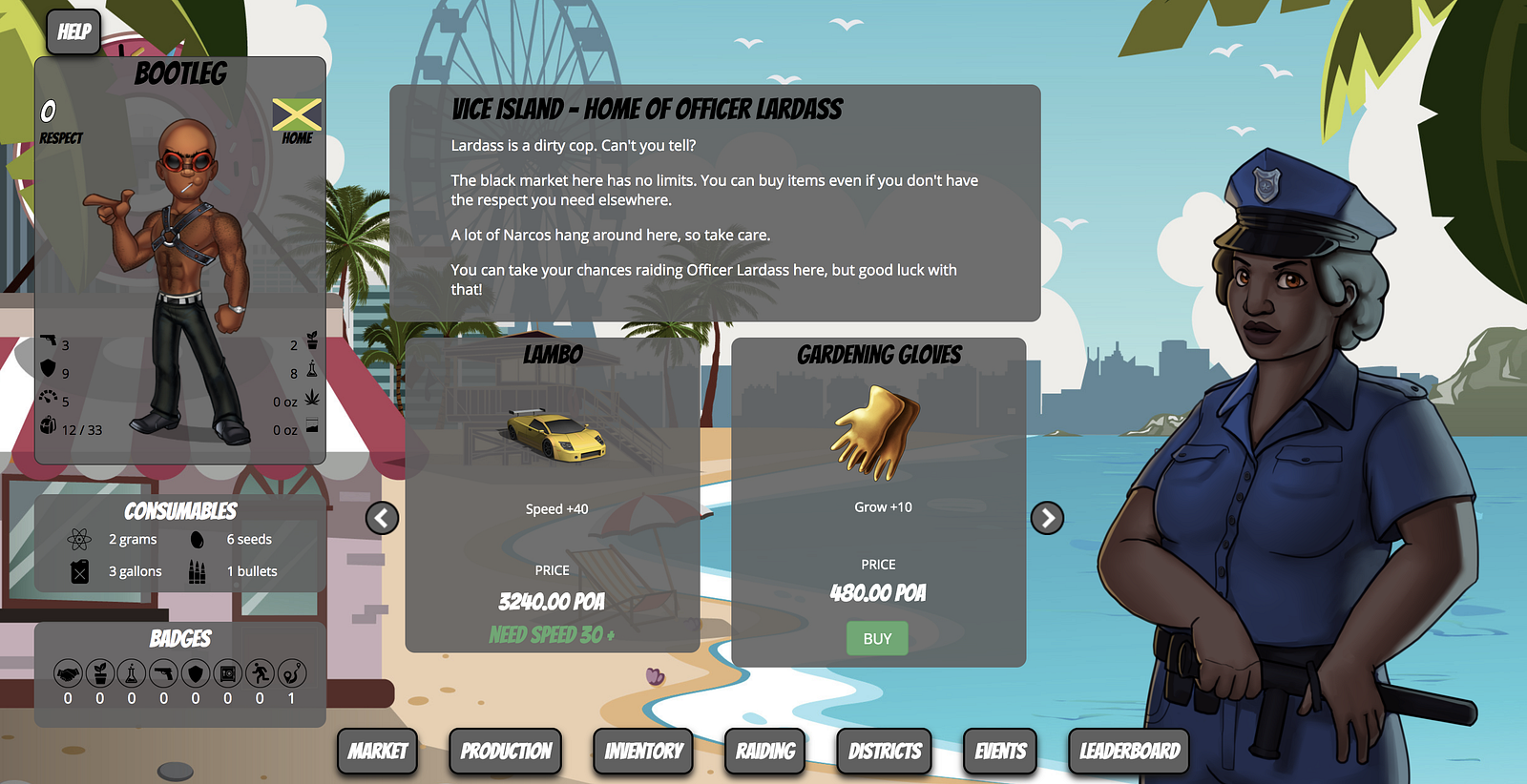The width and height of the screenshot is (1527, 784).
Task: Show next market items with right arrow
Action: pyautogui.click(x=1047, y=518)
